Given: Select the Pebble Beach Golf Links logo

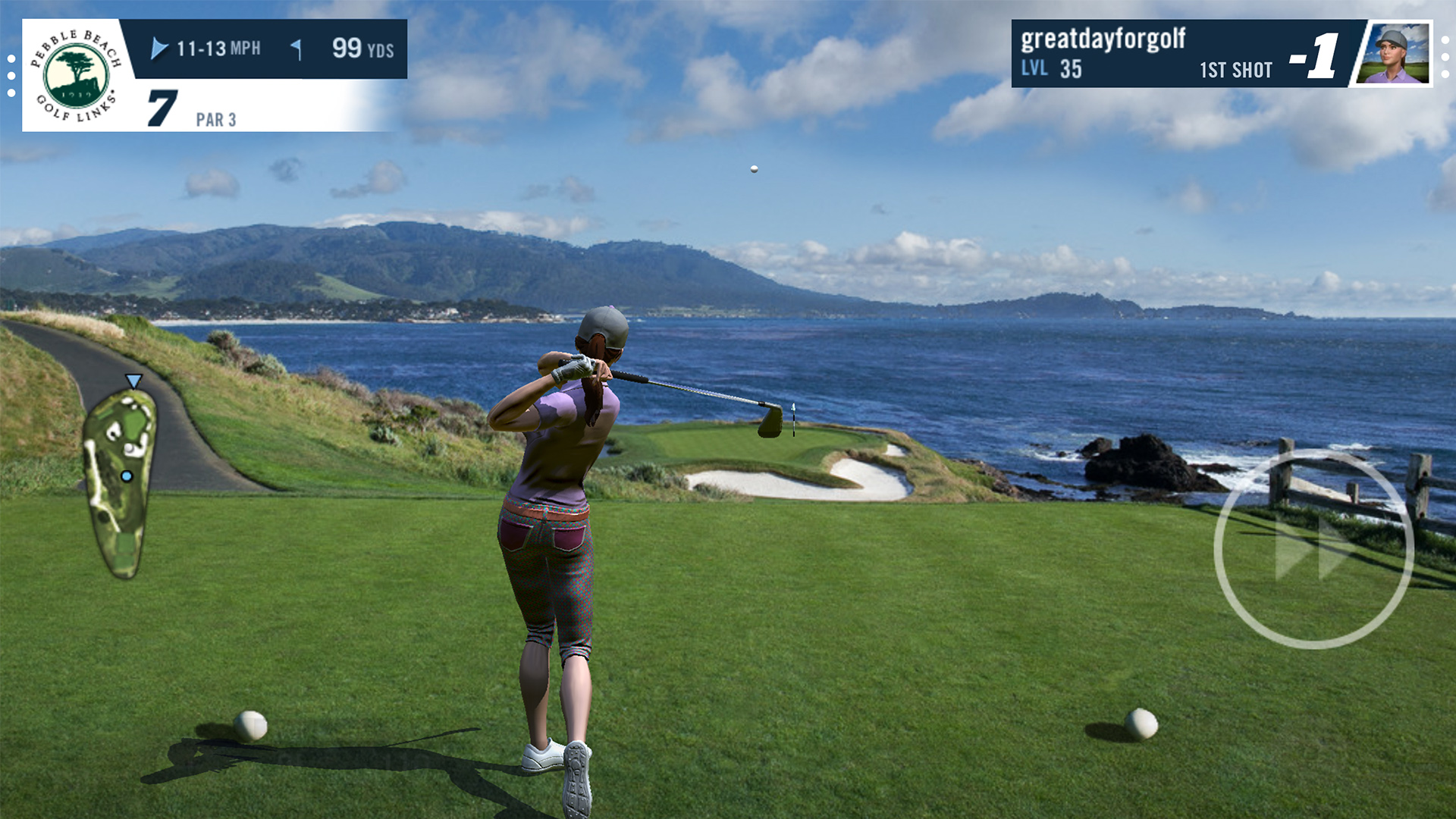Looking at the screenshot, I should point(77,75).
